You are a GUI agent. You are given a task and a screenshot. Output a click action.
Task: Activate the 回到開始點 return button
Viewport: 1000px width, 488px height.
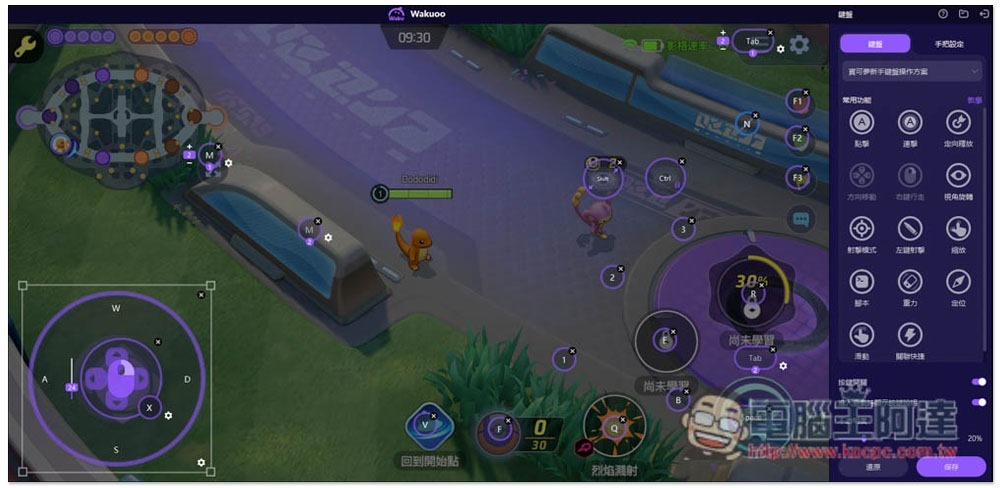tap(431, 430)
